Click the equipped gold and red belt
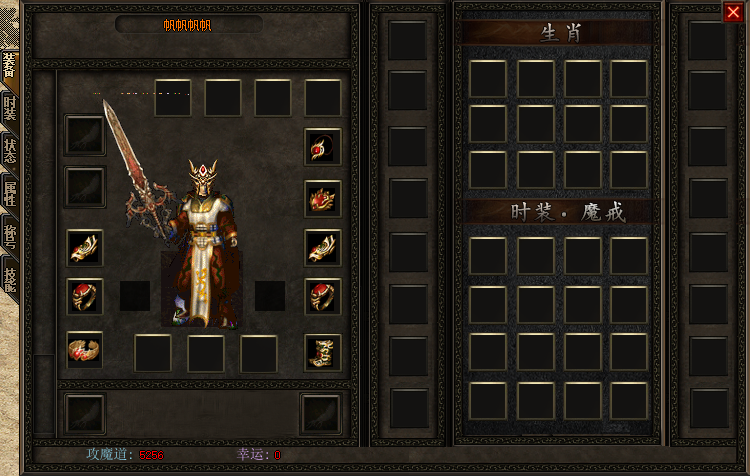Screen dimensions: 750x476 pos(85,349)
